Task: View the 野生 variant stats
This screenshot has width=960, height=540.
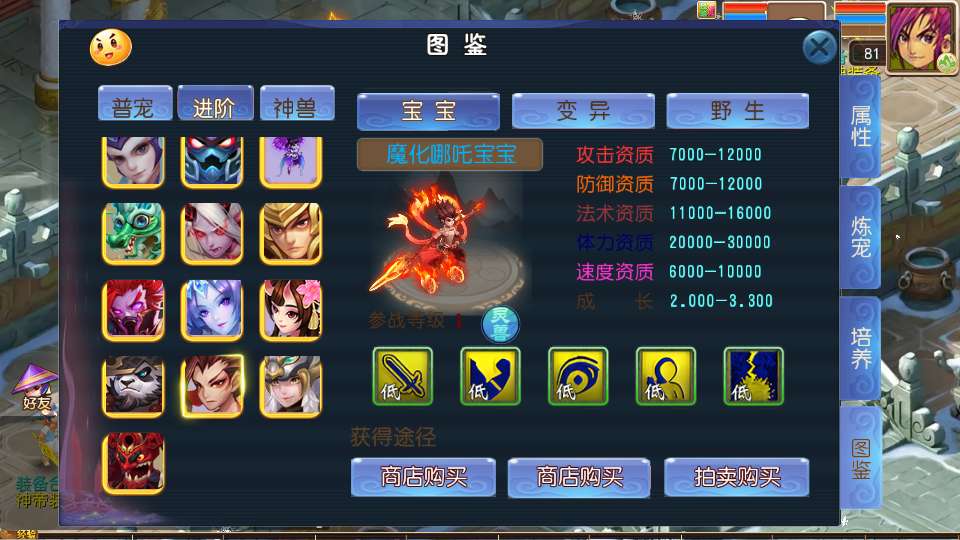Action: click(737, 111)
